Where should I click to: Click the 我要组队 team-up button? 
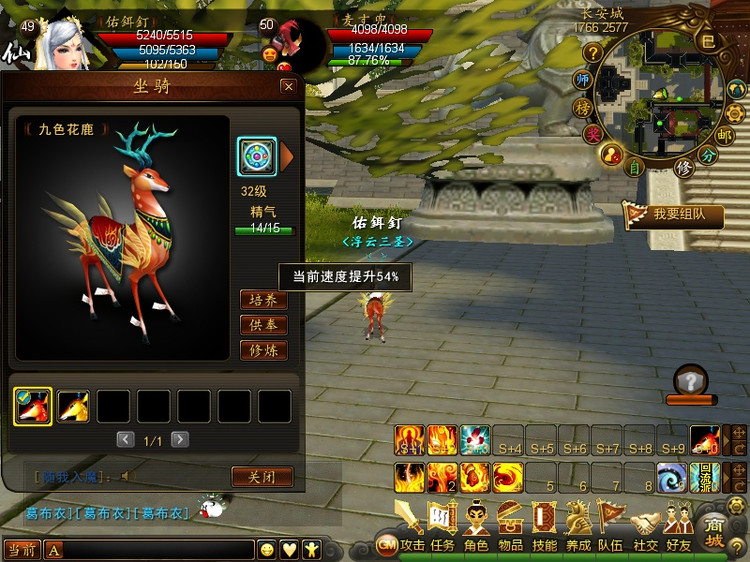click(x=672, y=214)
